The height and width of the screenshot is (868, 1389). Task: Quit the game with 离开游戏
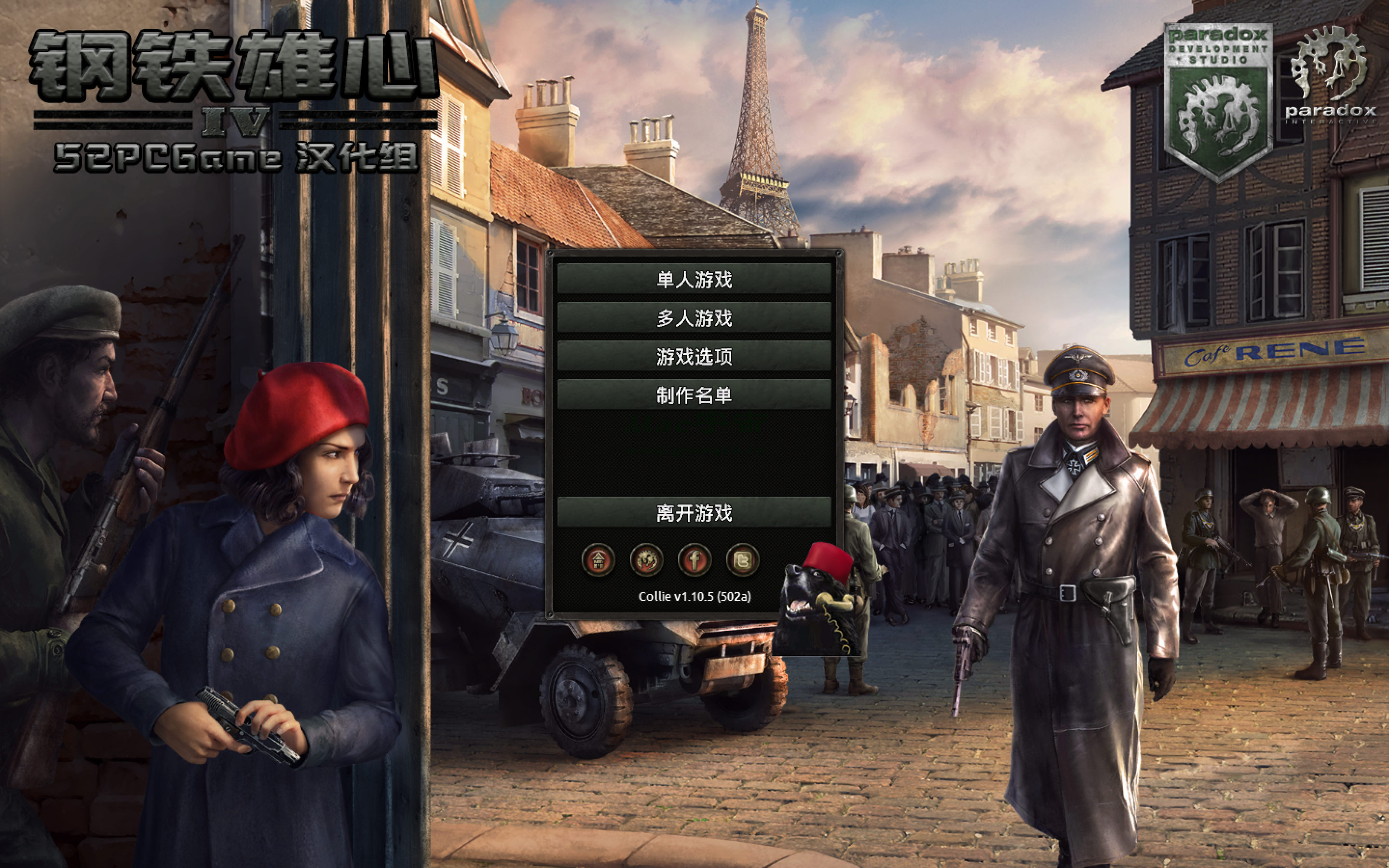694,513
